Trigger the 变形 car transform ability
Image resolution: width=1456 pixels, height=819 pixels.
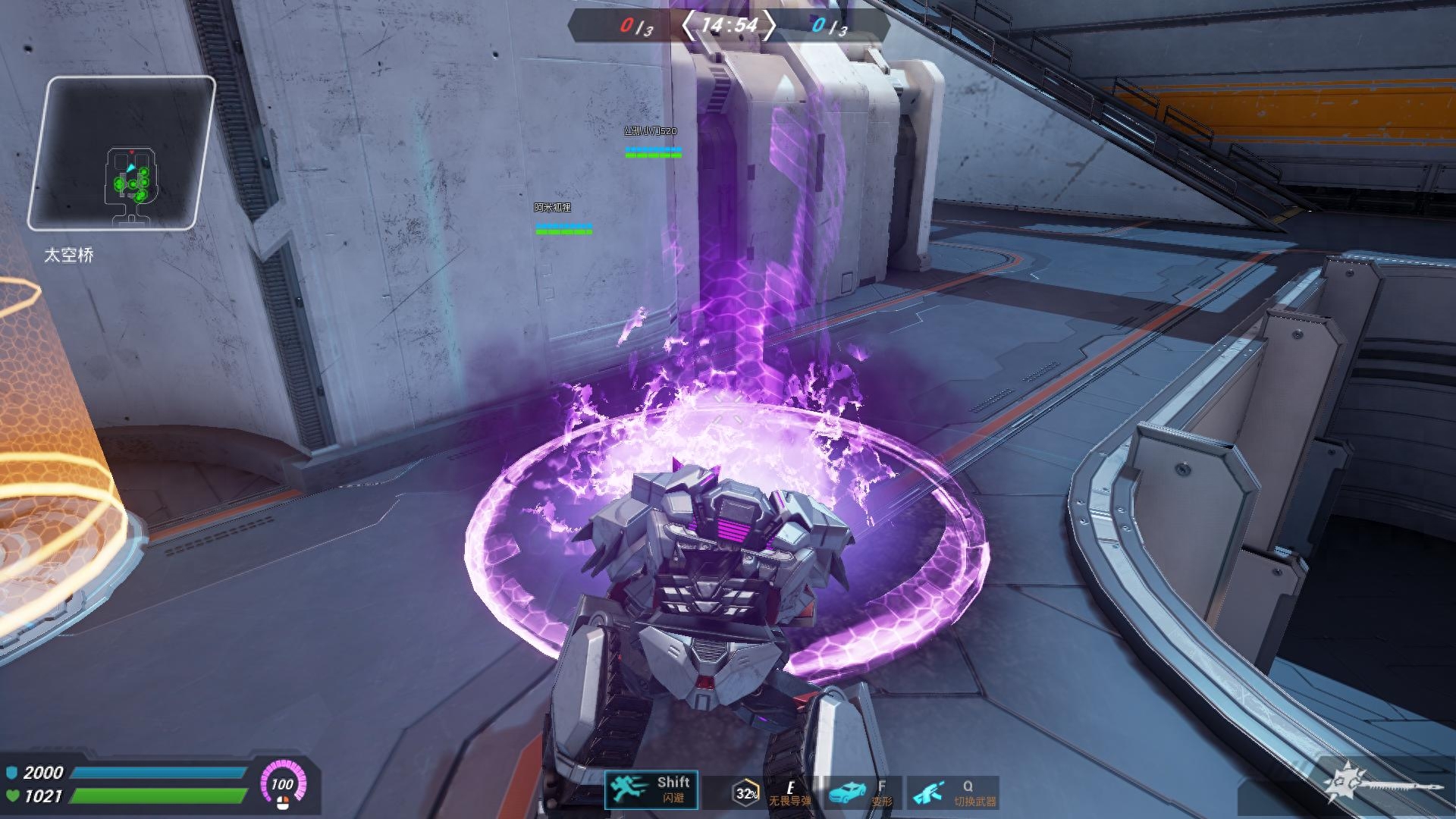[x=860, y=792]
